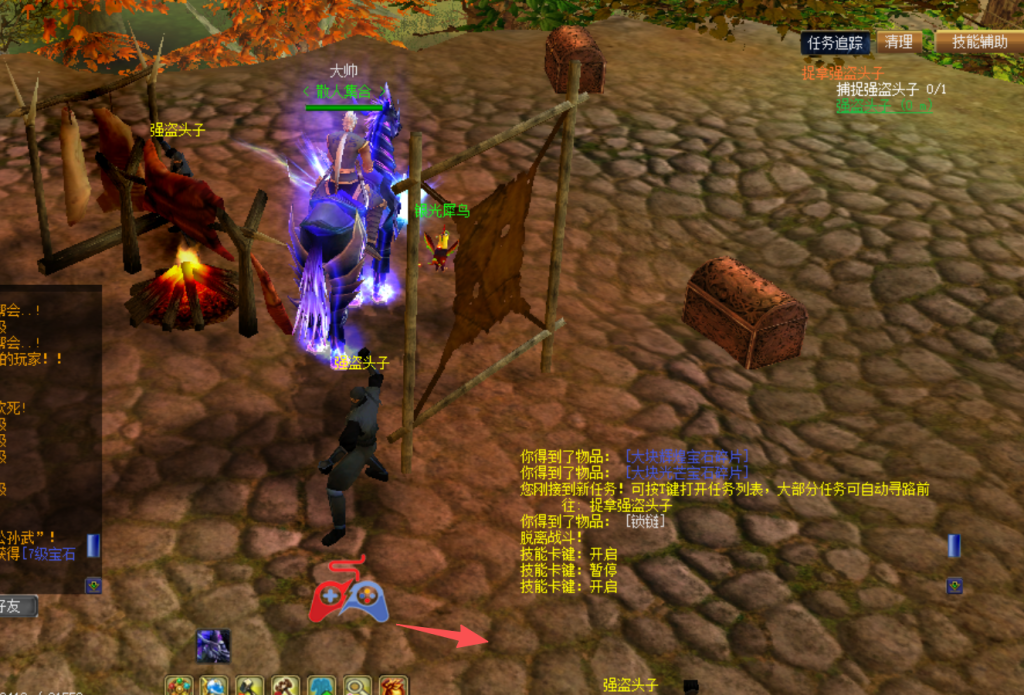Click the brown hammer toolbar icon
The width and height of the screenshot is (1024, 695).
285,686
